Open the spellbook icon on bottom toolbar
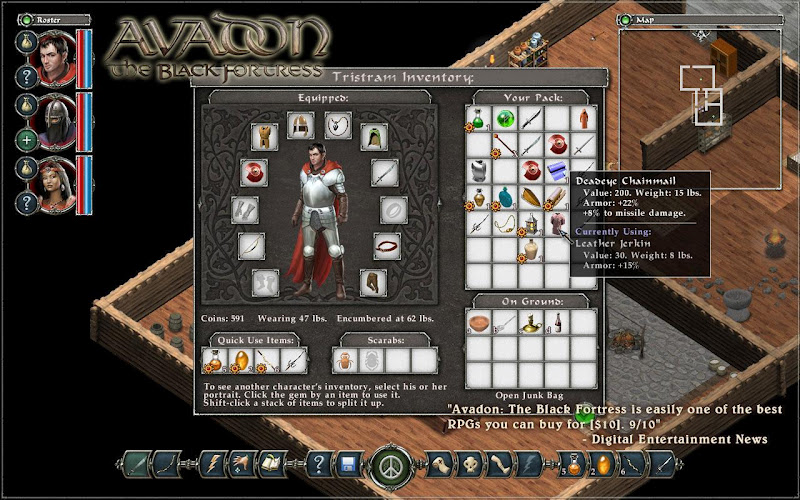 point(268,465)
